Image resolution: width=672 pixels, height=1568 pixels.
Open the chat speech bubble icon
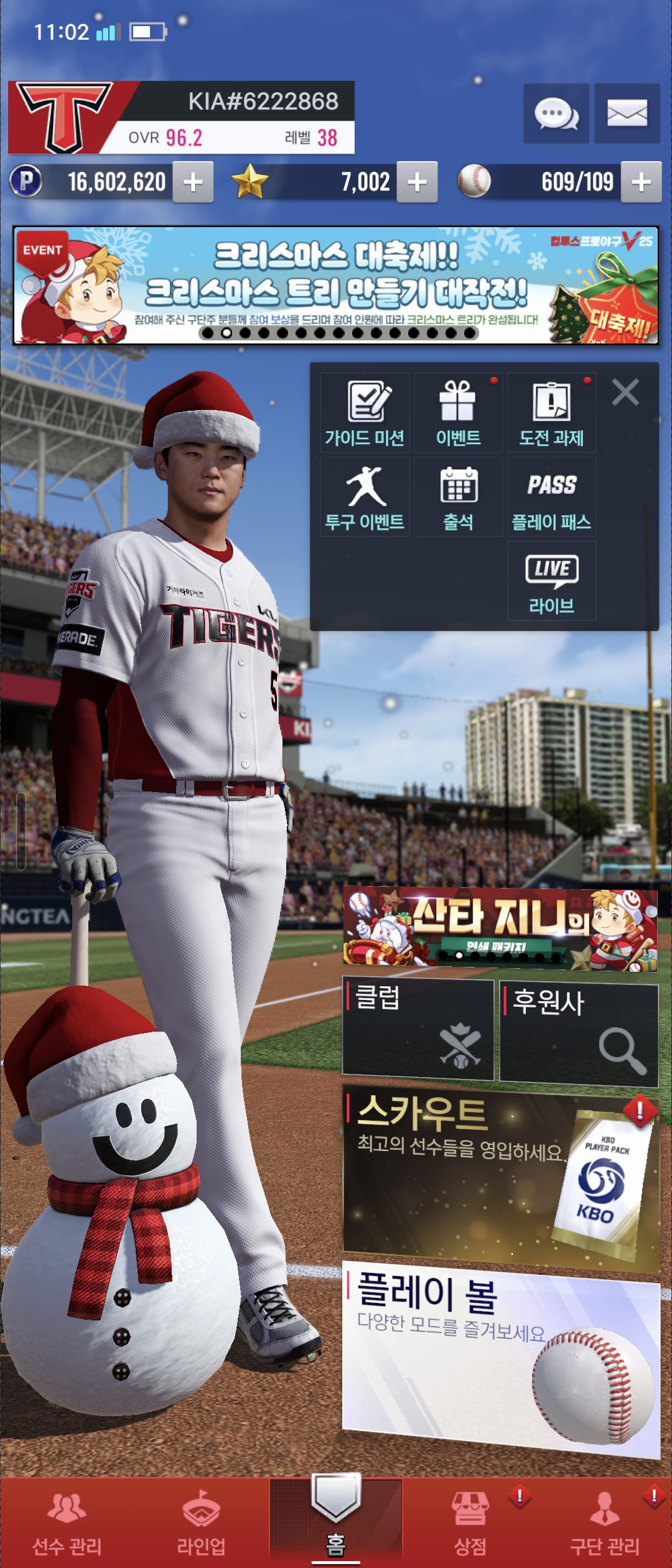[x=556, y=114]
